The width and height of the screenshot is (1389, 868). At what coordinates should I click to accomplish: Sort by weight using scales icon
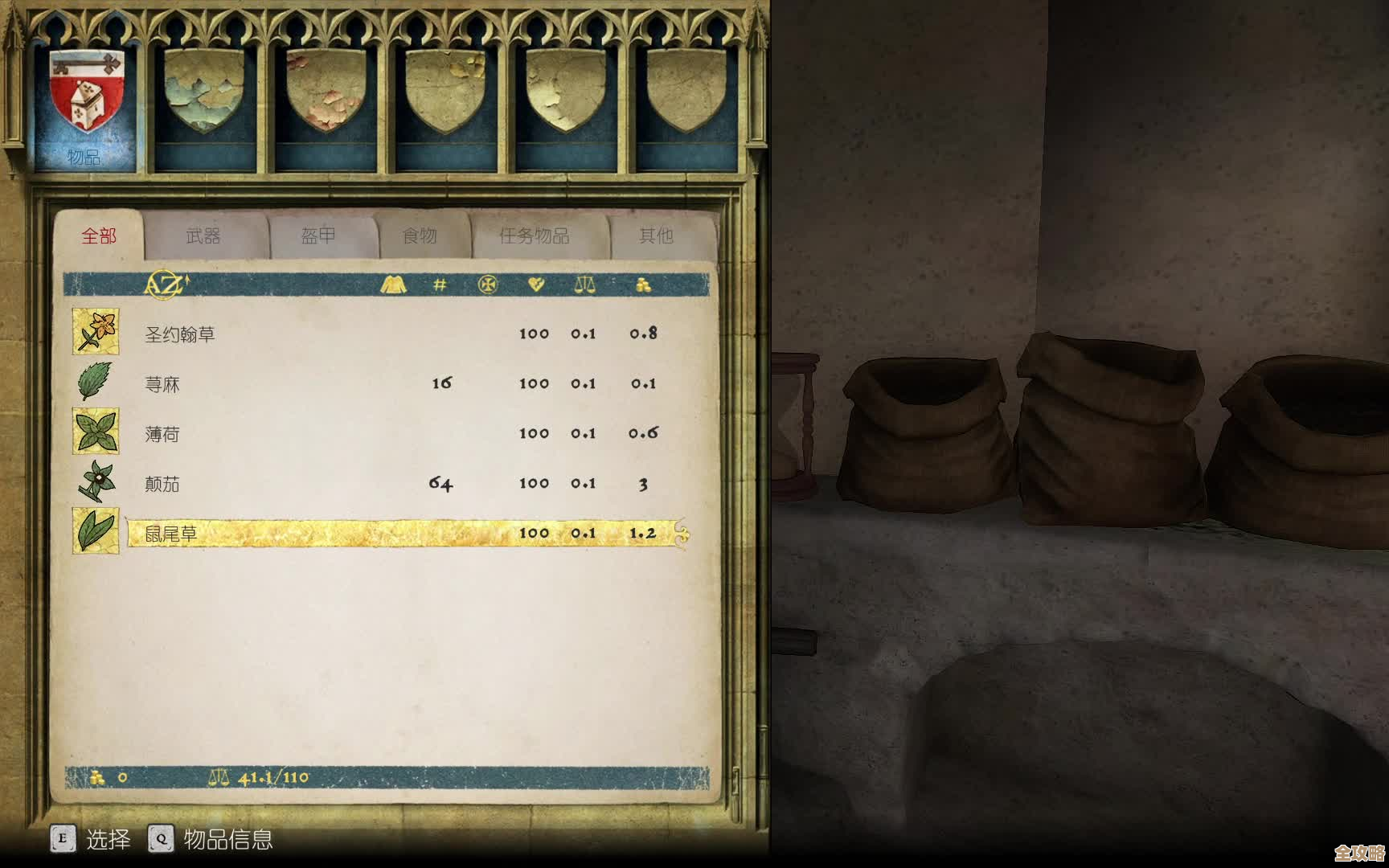click(x=584, y=285)
